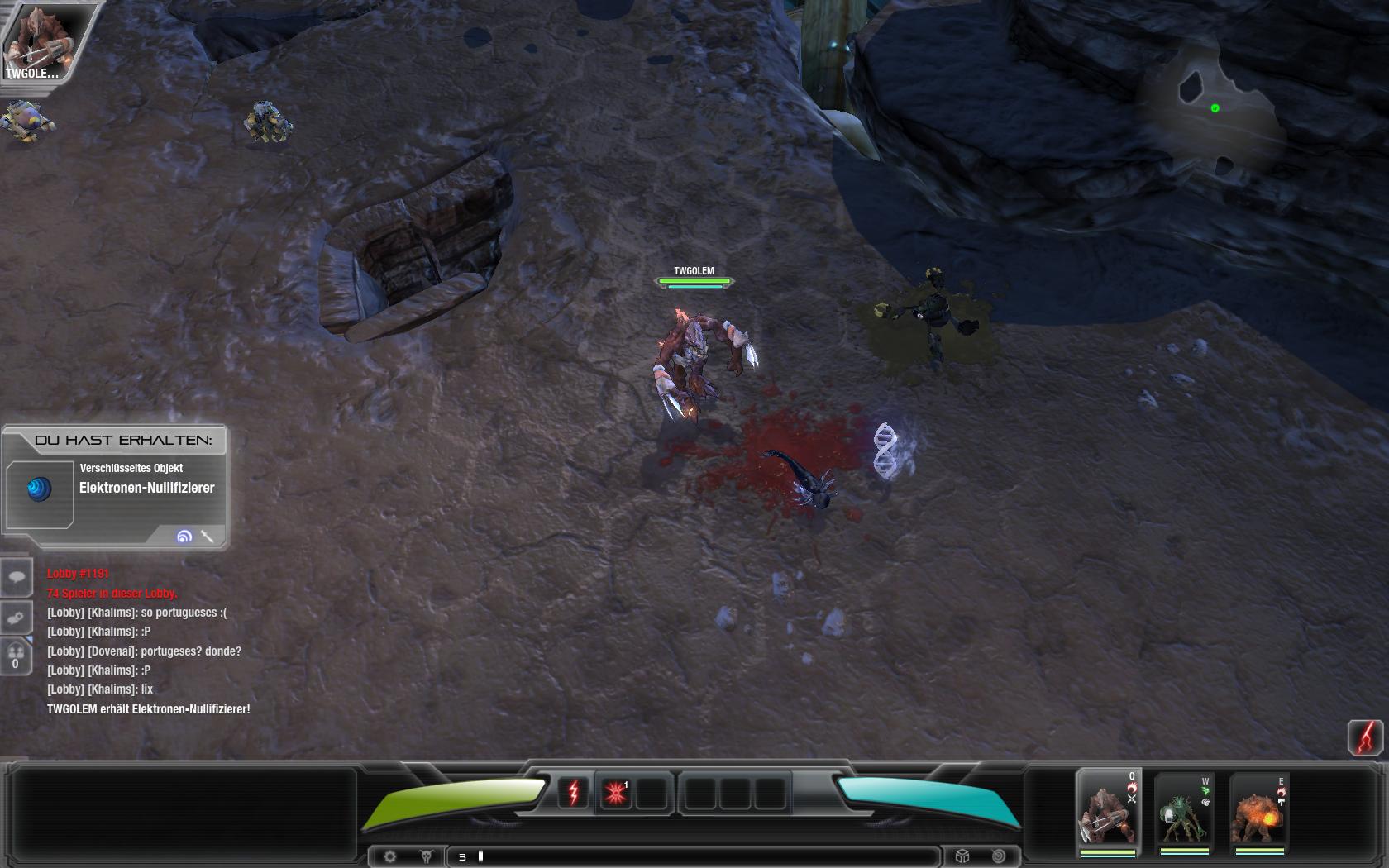Click an empty ability slot in the hotbar

[703, 792]
